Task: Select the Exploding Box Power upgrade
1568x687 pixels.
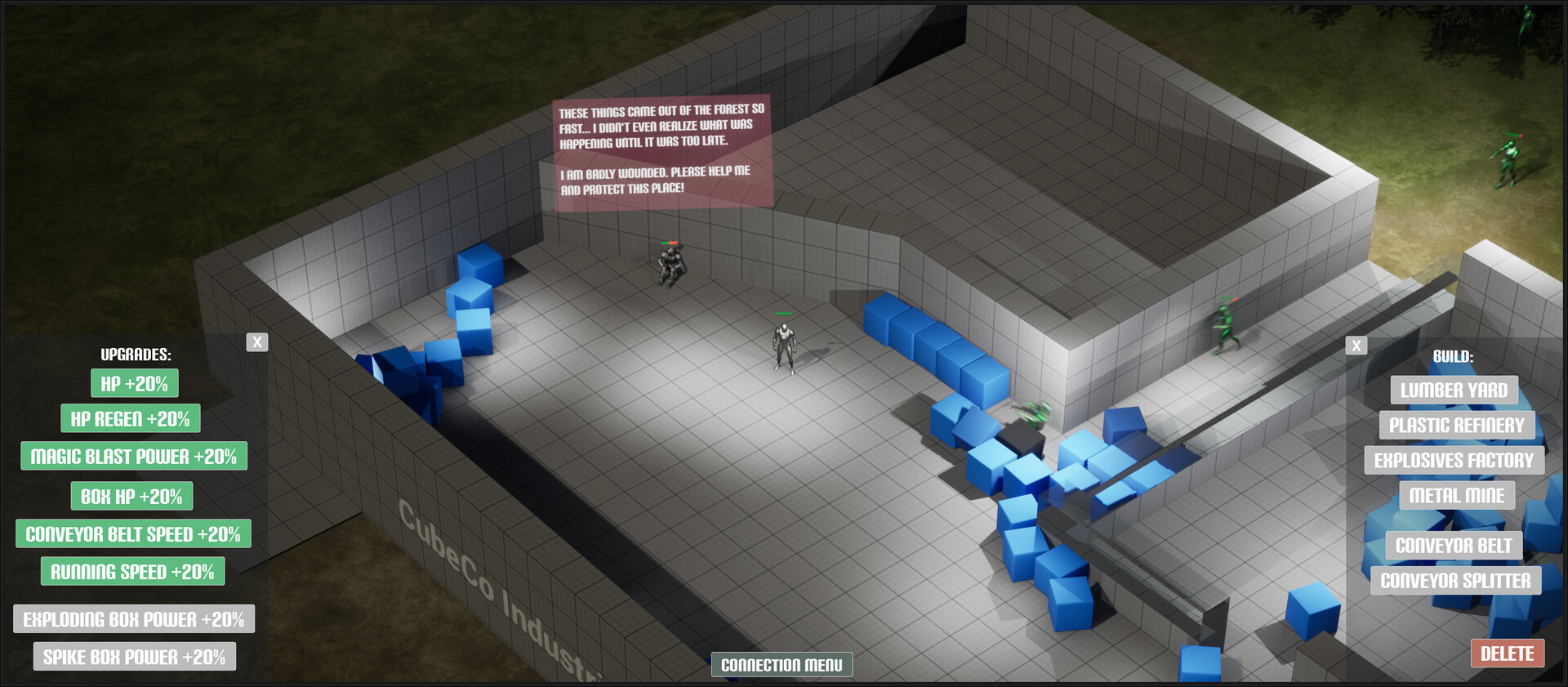Action: [134, 618]
